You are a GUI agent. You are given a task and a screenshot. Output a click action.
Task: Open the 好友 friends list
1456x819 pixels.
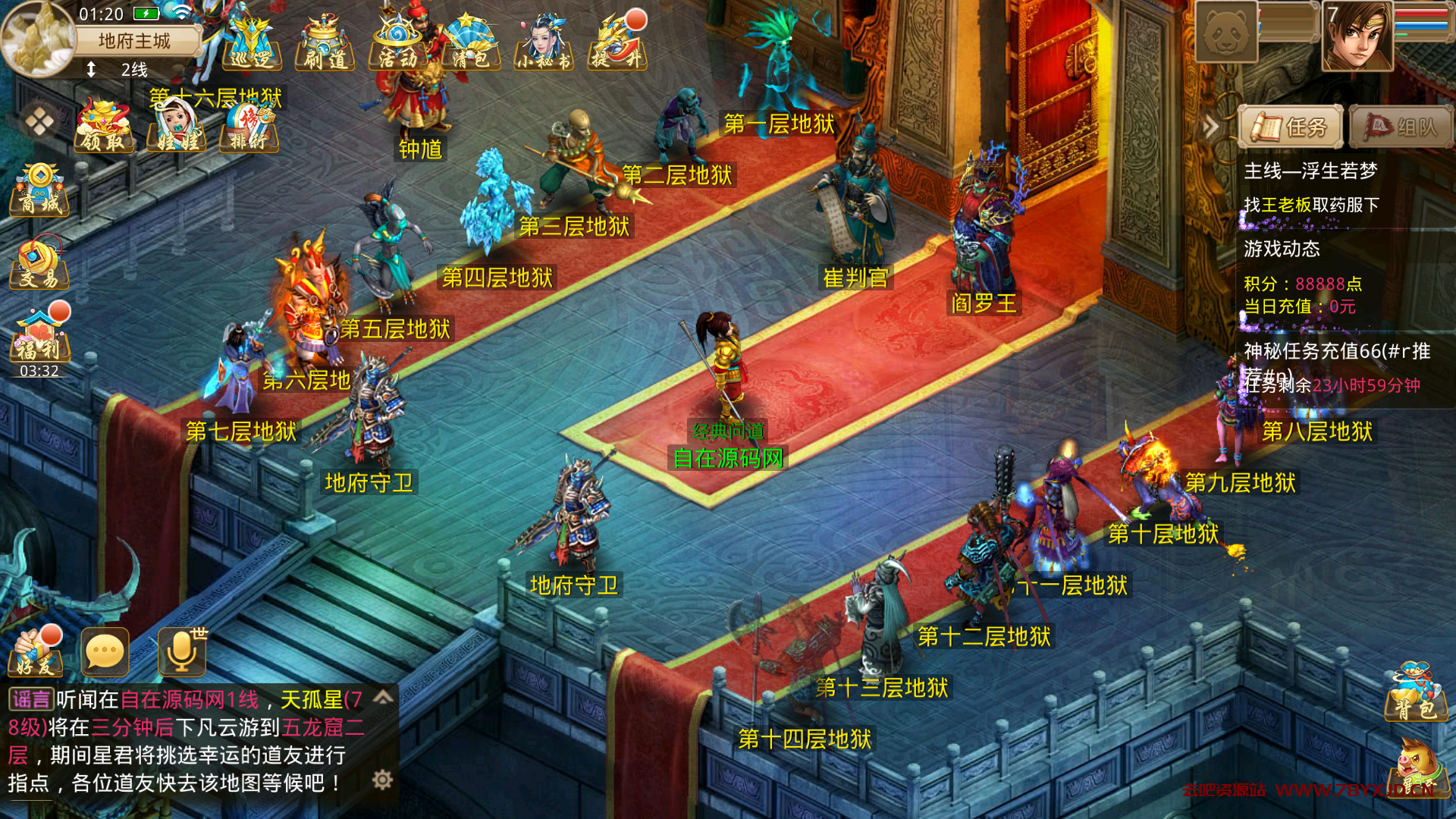tap(35, 652)
